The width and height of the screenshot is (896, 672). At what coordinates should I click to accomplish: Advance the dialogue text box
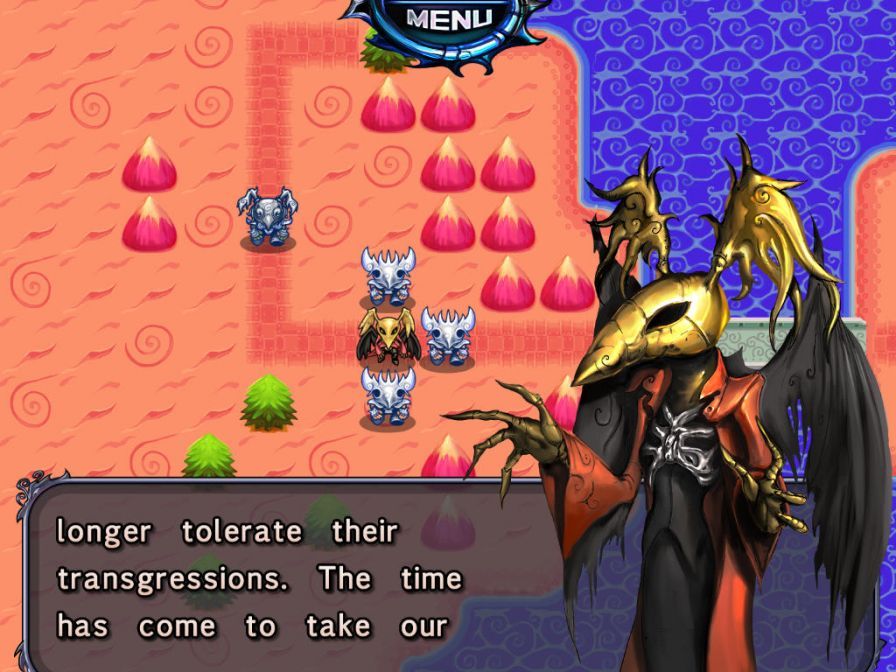260,577
